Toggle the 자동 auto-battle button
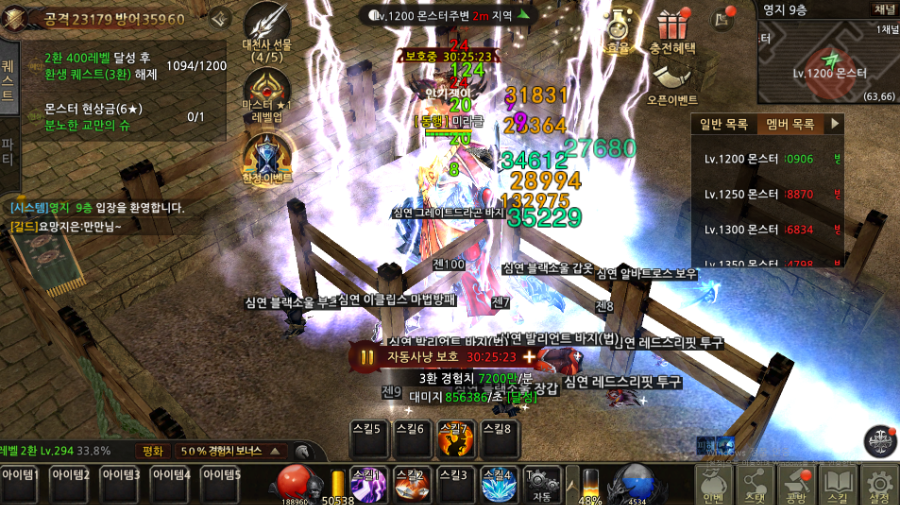Viewport: 900px width, 505px height. [x=542, y=483]
